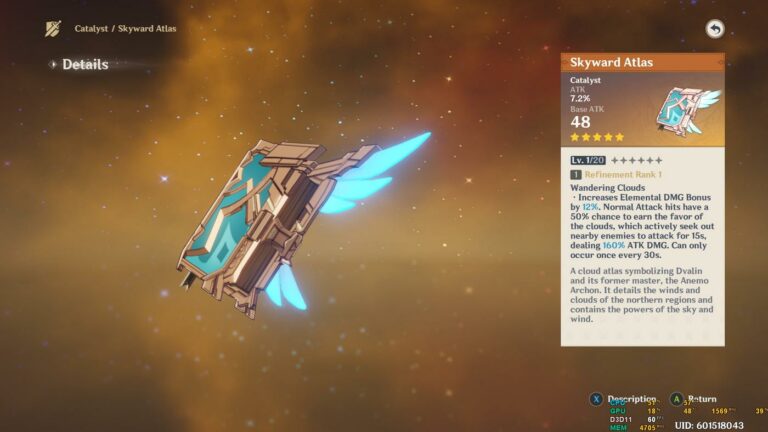Image resolution: width=768 pixels, height=432 pixels.
Task: Select the Skyward Atlas thumbnail image
Action: pyautogui.click(x=688, y=108)
